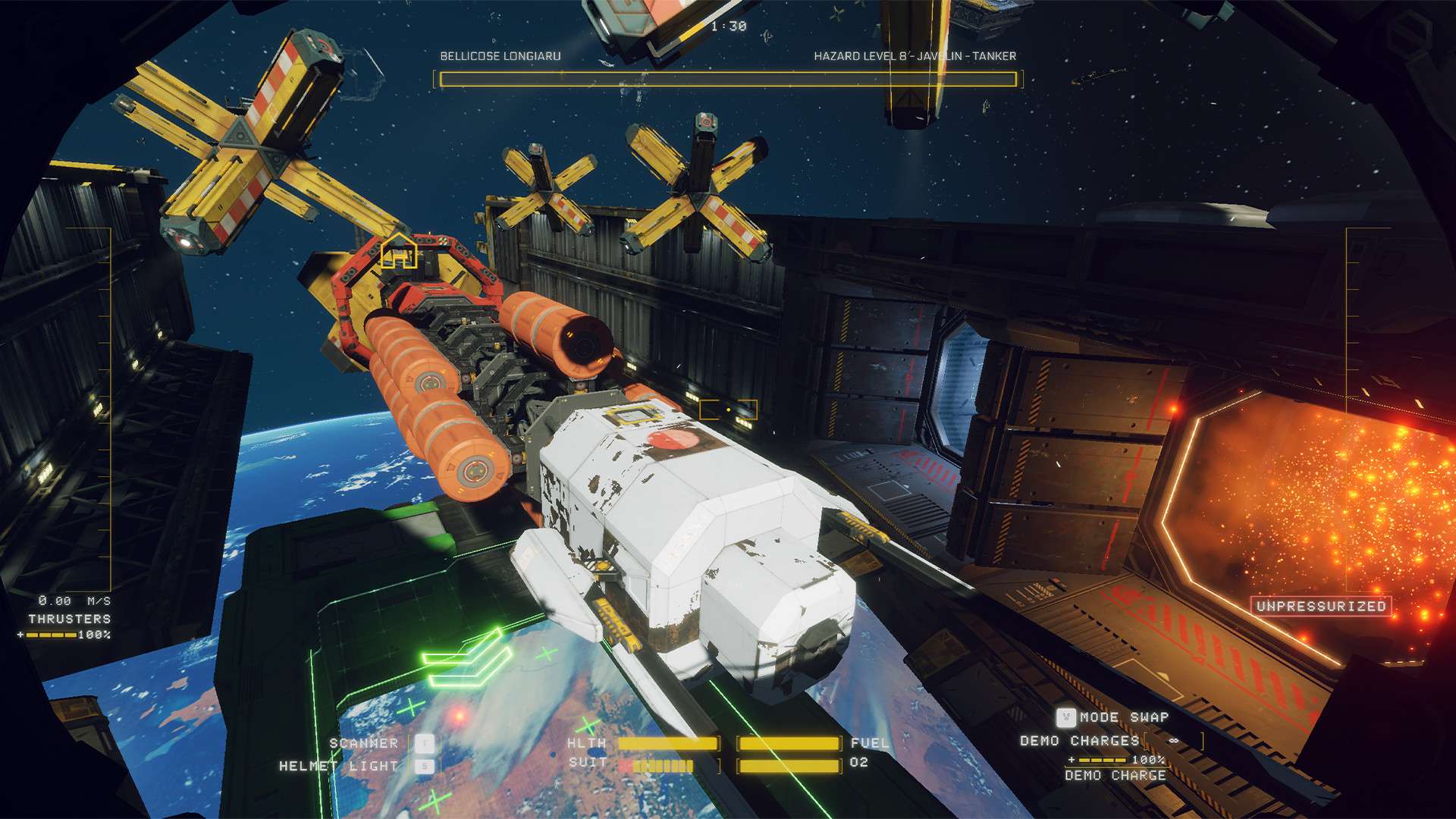Switch Demo Charge mode via Mode Swap
The height and width of the screenshot is (819, 1456).
pos(1067,717)
